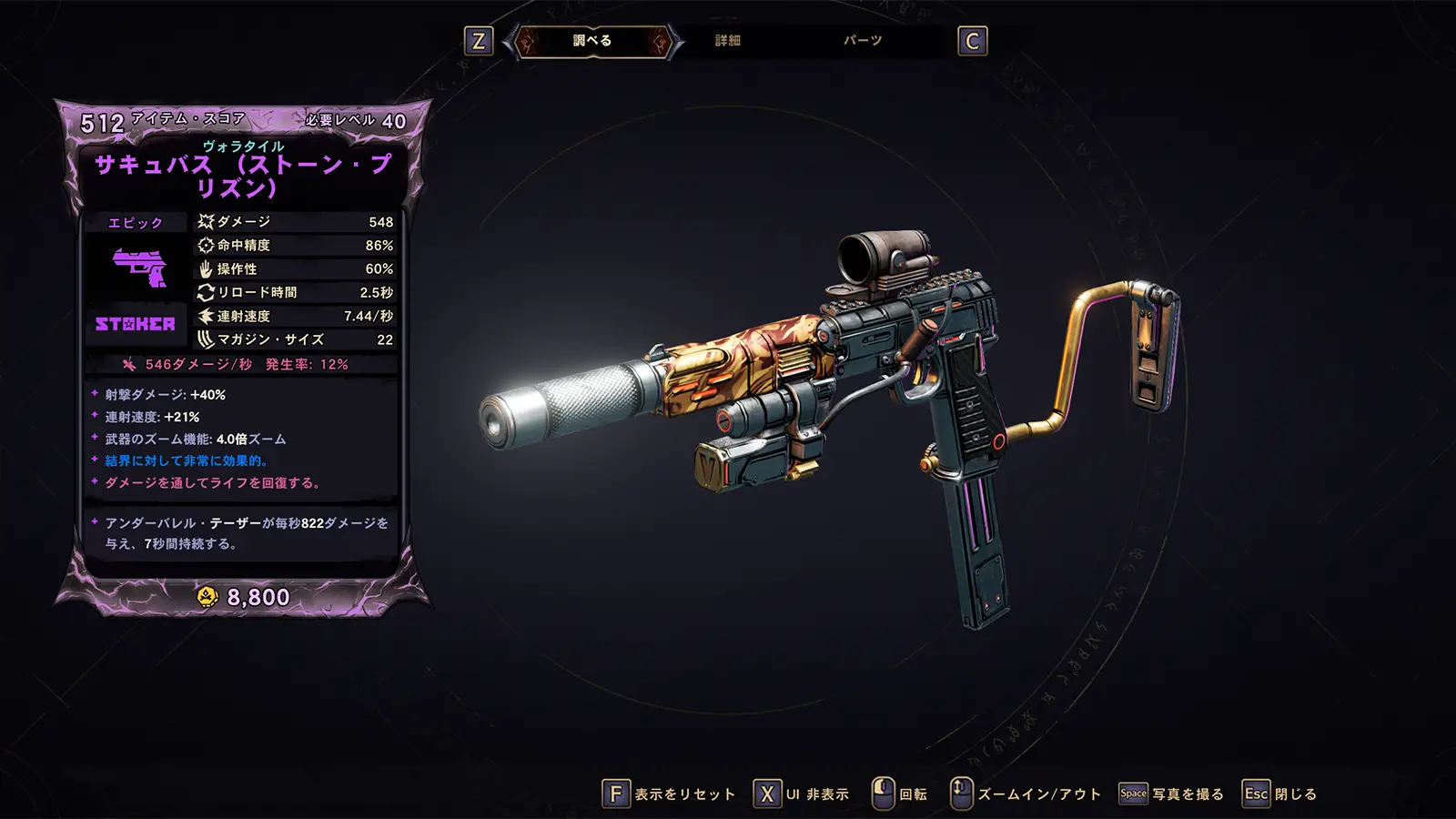Toggle UI 非表示 to hide the interface
Image resolution: width=1456 pixels, height=819 pixels.
802,794
